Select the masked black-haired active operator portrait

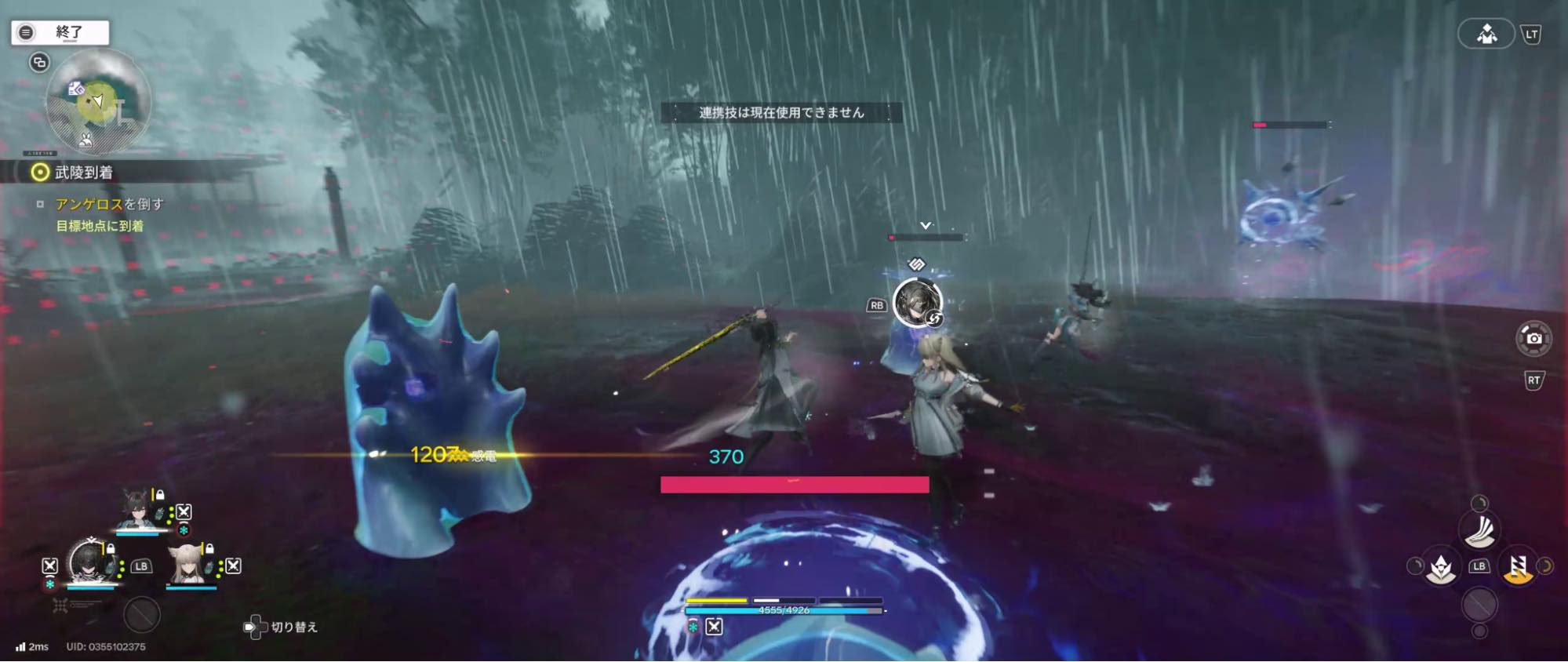click(88, 561)
